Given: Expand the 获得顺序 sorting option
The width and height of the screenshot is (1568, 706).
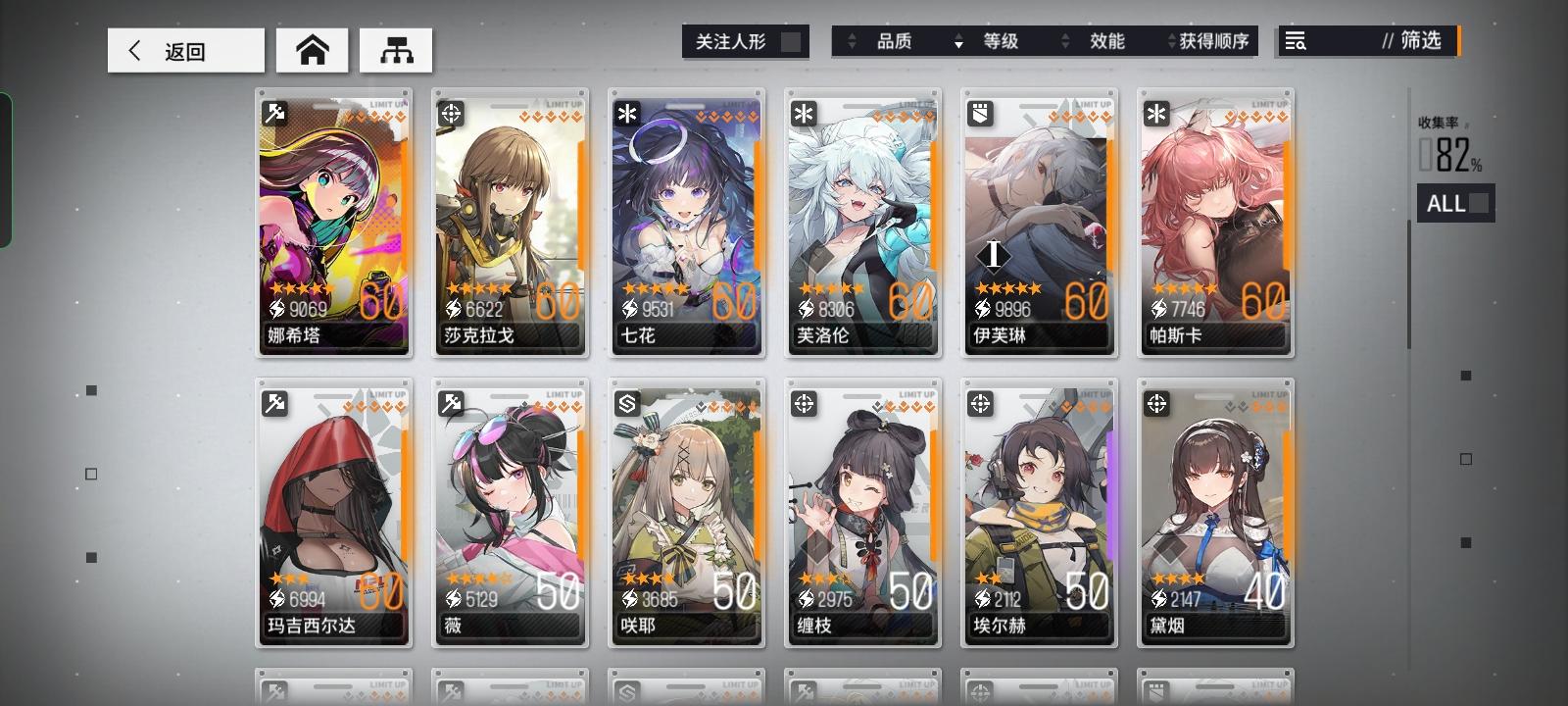Looking at the screenshot, I should [x=1170, y=41].
